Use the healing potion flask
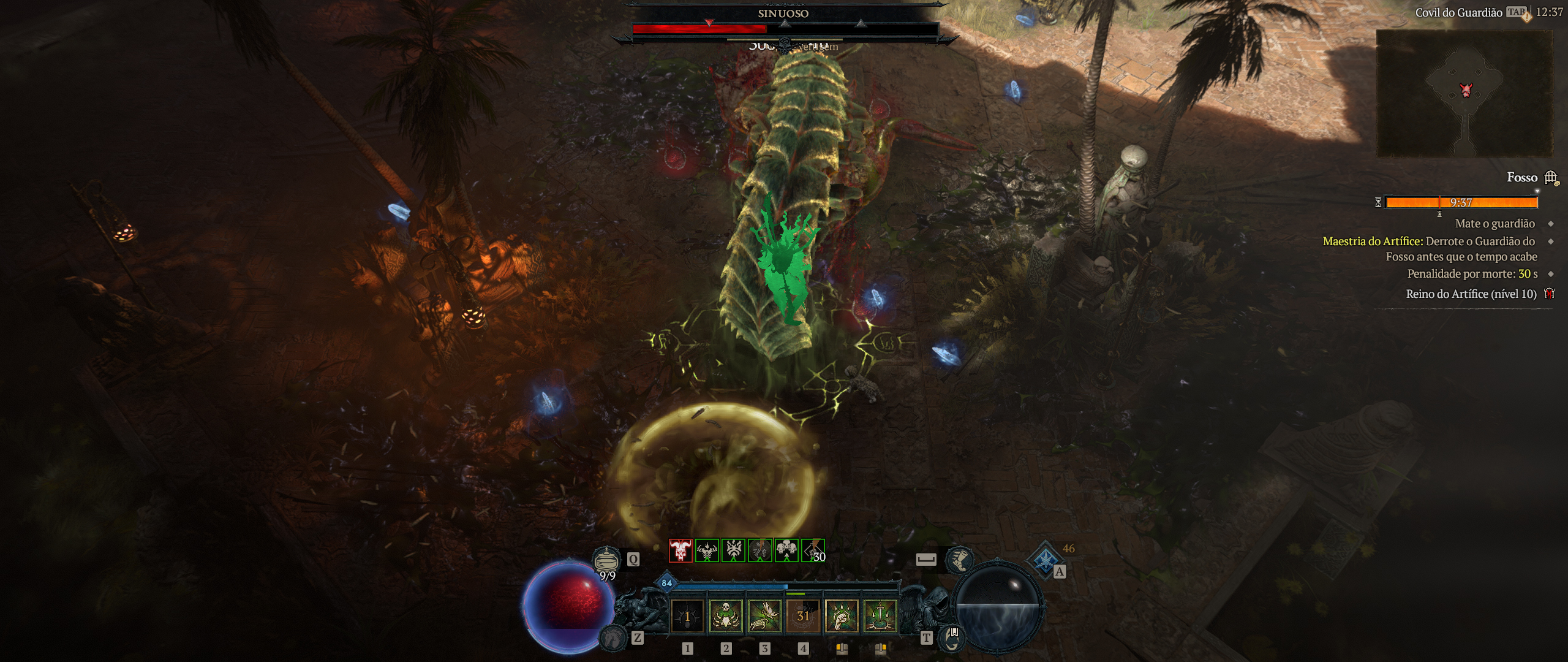 click(x=605, y=560)
